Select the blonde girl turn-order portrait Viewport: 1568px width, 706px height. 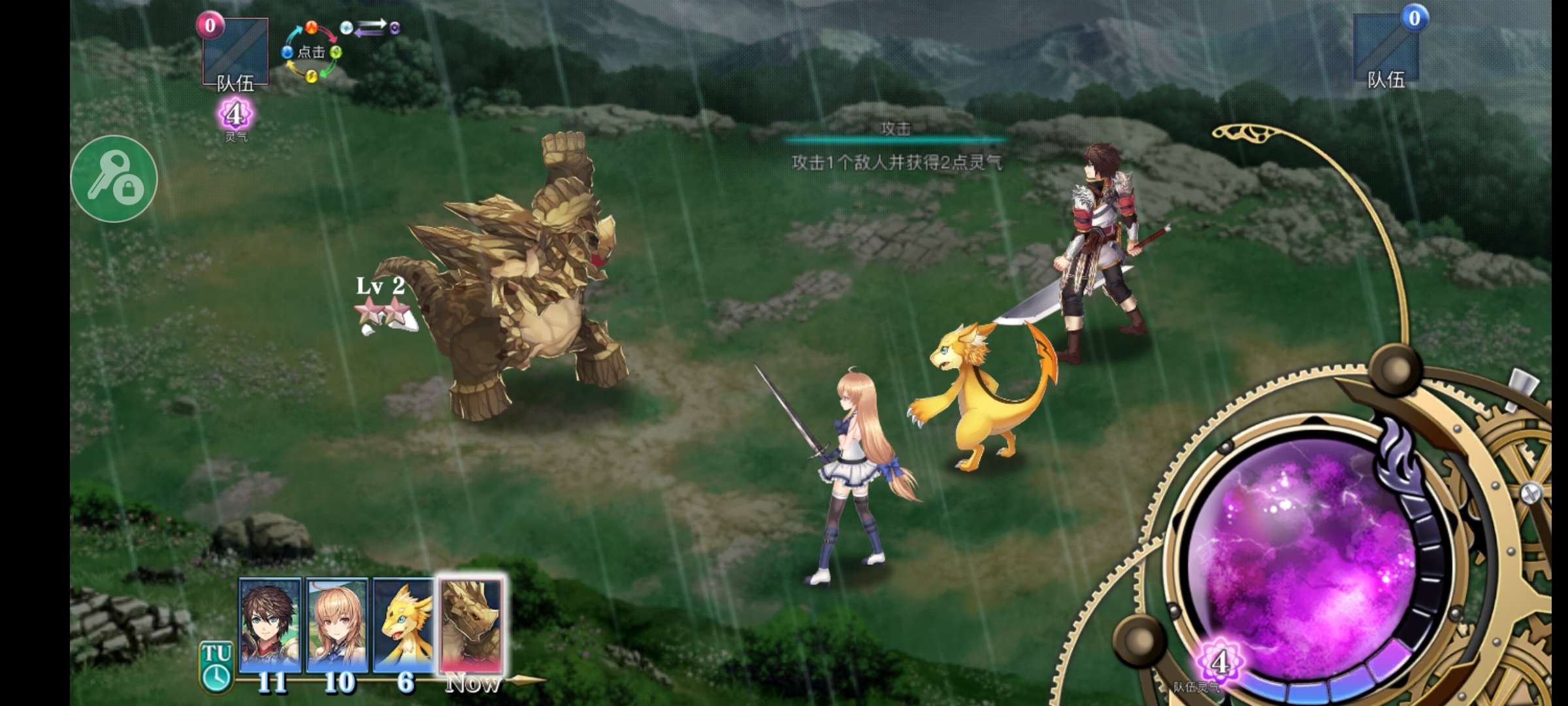[337, 625]
